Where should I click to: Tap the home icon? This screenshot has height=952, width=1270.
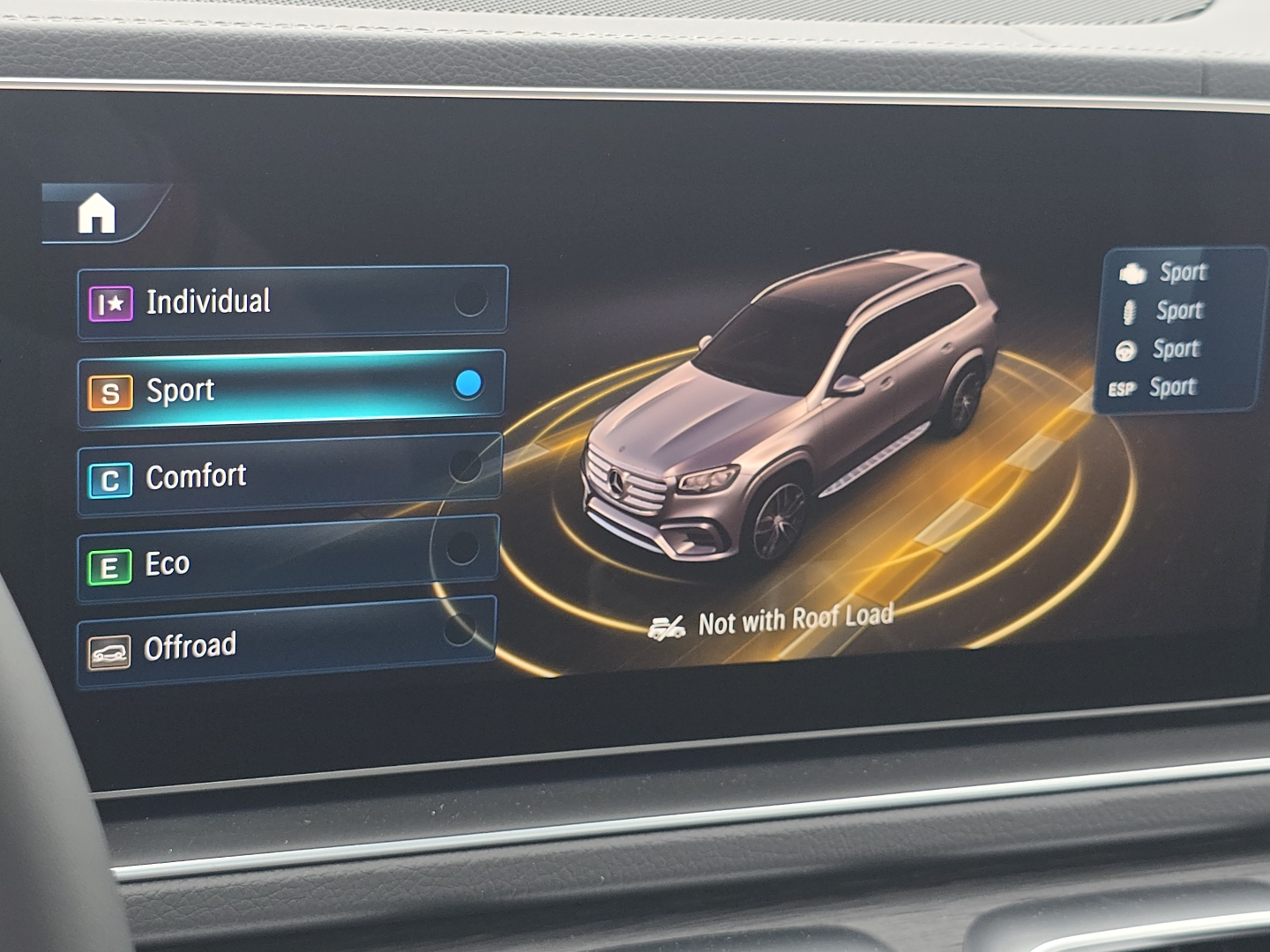coord(97,212)
